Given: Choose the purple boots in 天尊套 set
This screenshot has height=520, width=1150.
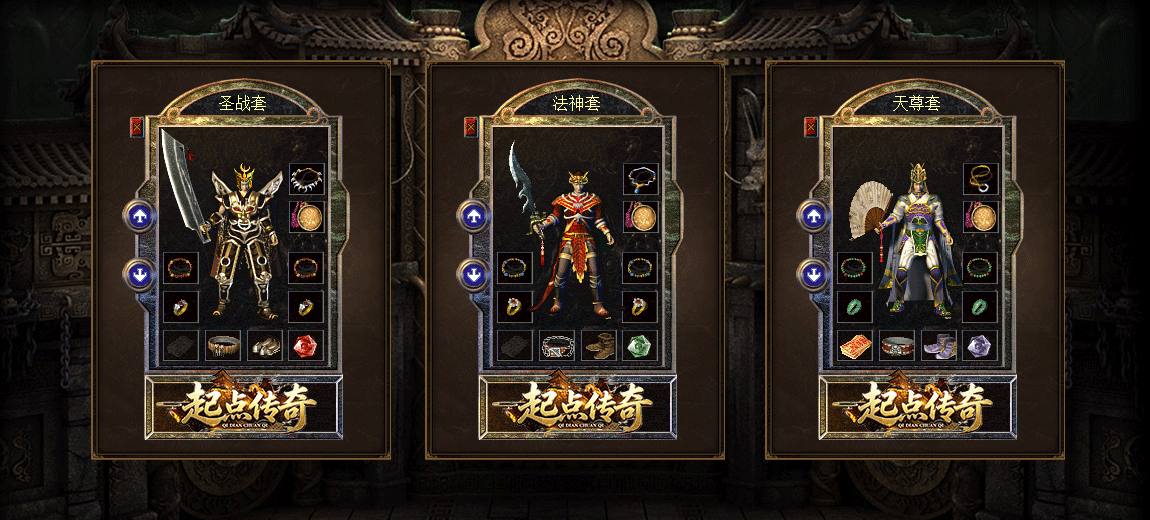Looking at the screenshot, I should [939, 346].
